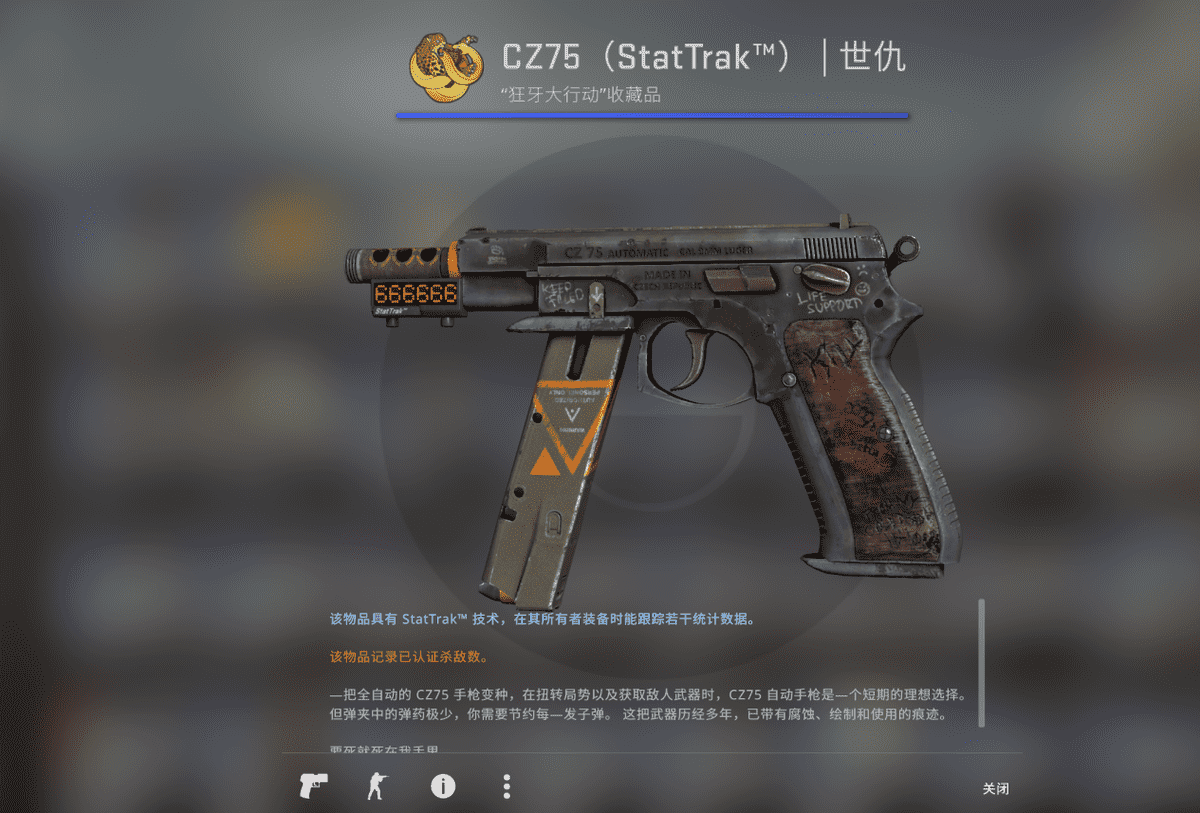Show the character holding the weapon

376,786
